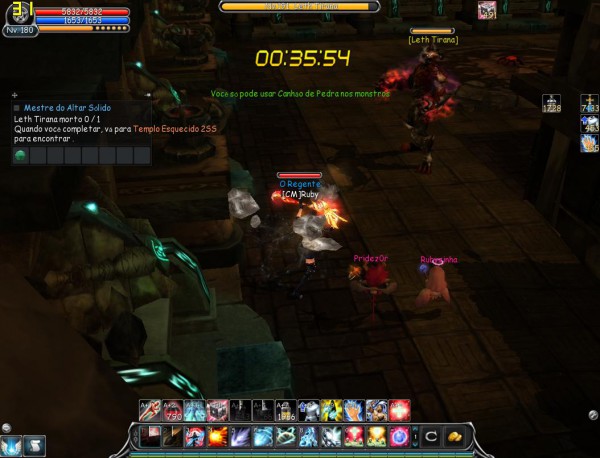Viewport: 600px width, 458px height.
Task: Click the level 180 character badge
Action: click(19, 30)
